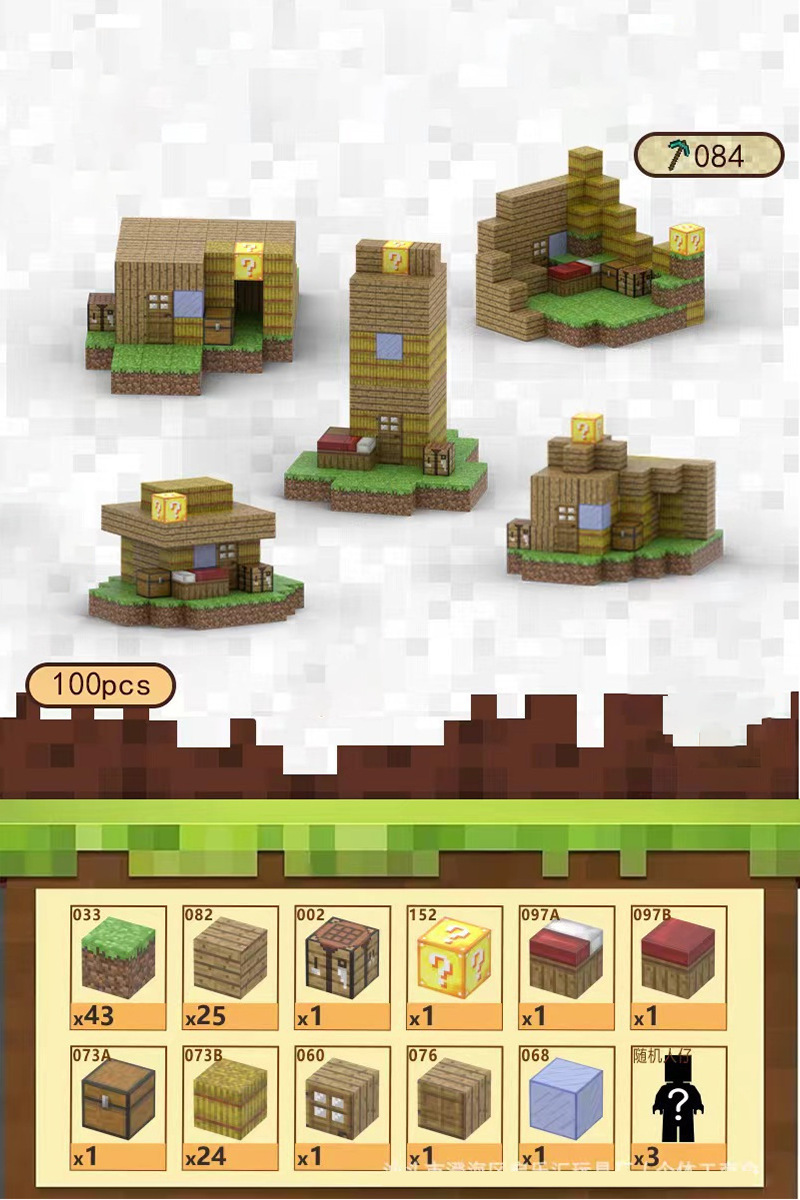Click the bed with white pillow 097A
This screenshot has width=800, height=1200.
pos(567,966)
